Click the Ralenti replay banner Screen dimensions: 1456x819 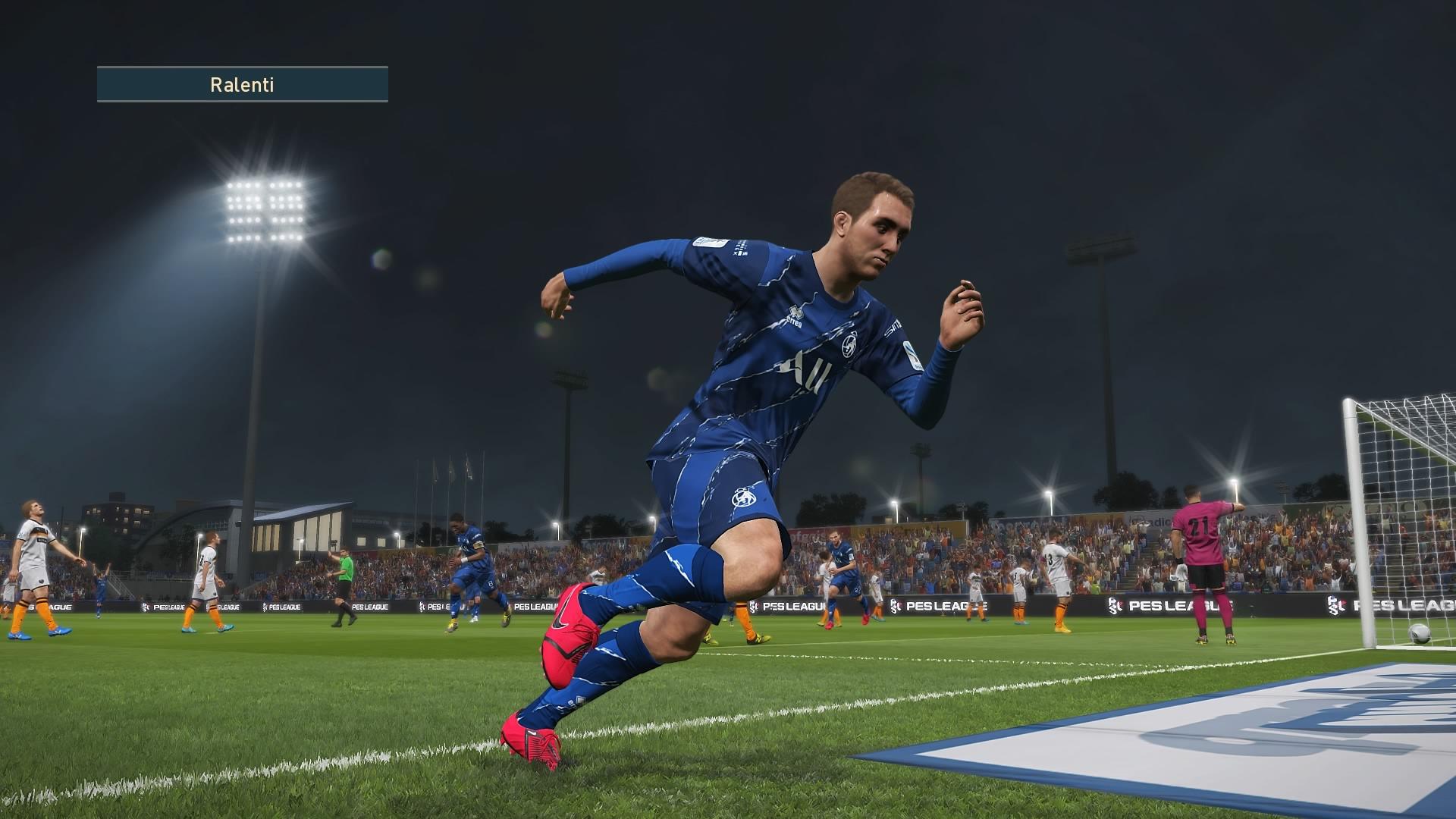pyautogui.click(x=242, y=84)
